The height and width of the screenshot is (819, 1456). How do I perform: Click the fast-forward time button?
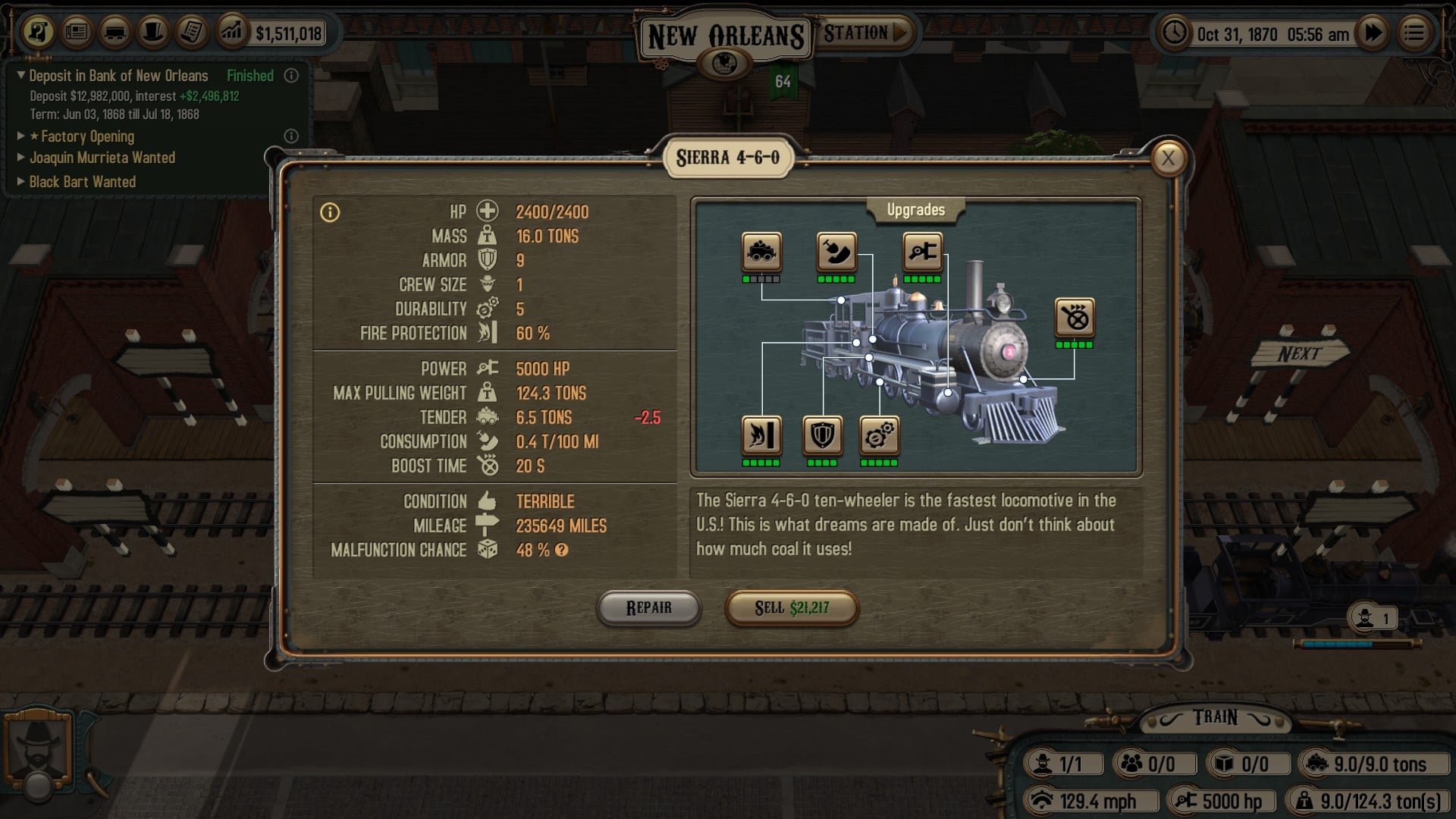[1373, 33]
